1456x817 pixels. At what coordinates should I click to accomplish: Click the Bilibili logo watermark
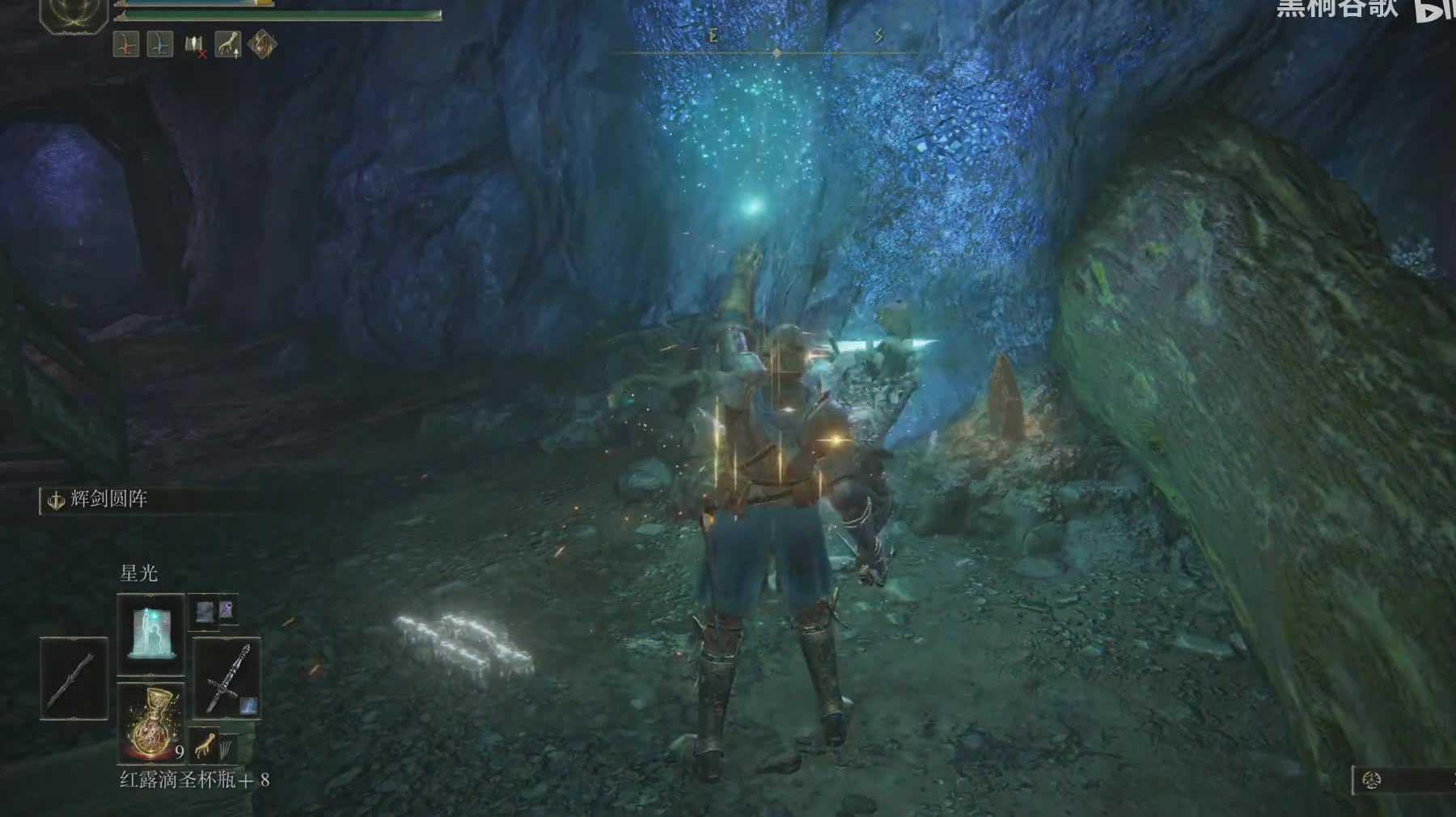point(1433,11)
